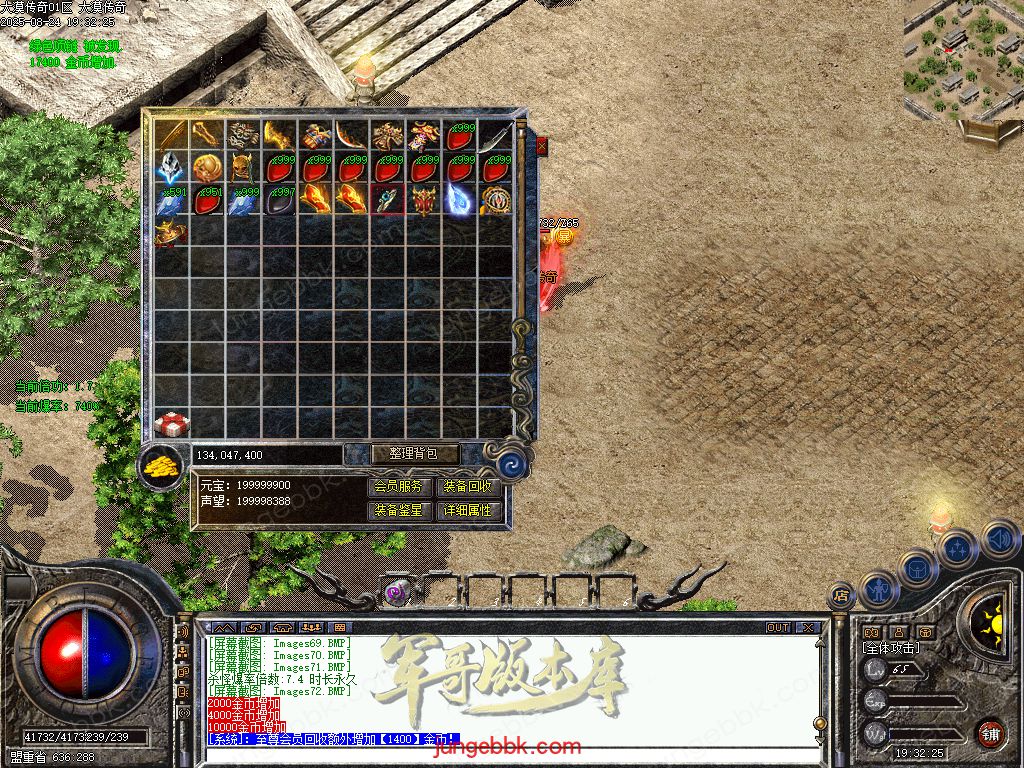Viewport: 1024px width, 768px height.
Task: Open 会员服务 member services
Action: click(401, 487)
